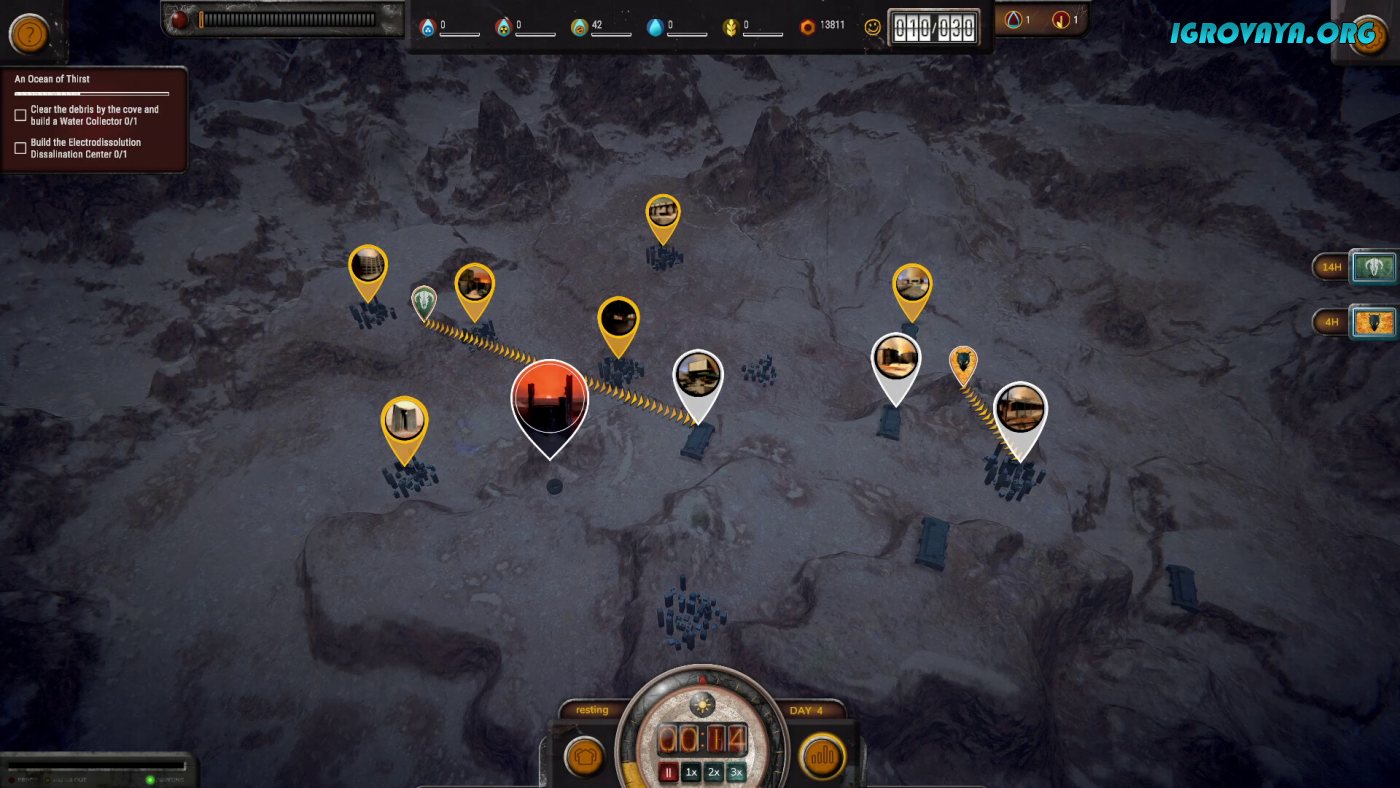Click the smiley face happiness icon
This screenshot has height=788, width=1400.
click(x=873, y=28)
